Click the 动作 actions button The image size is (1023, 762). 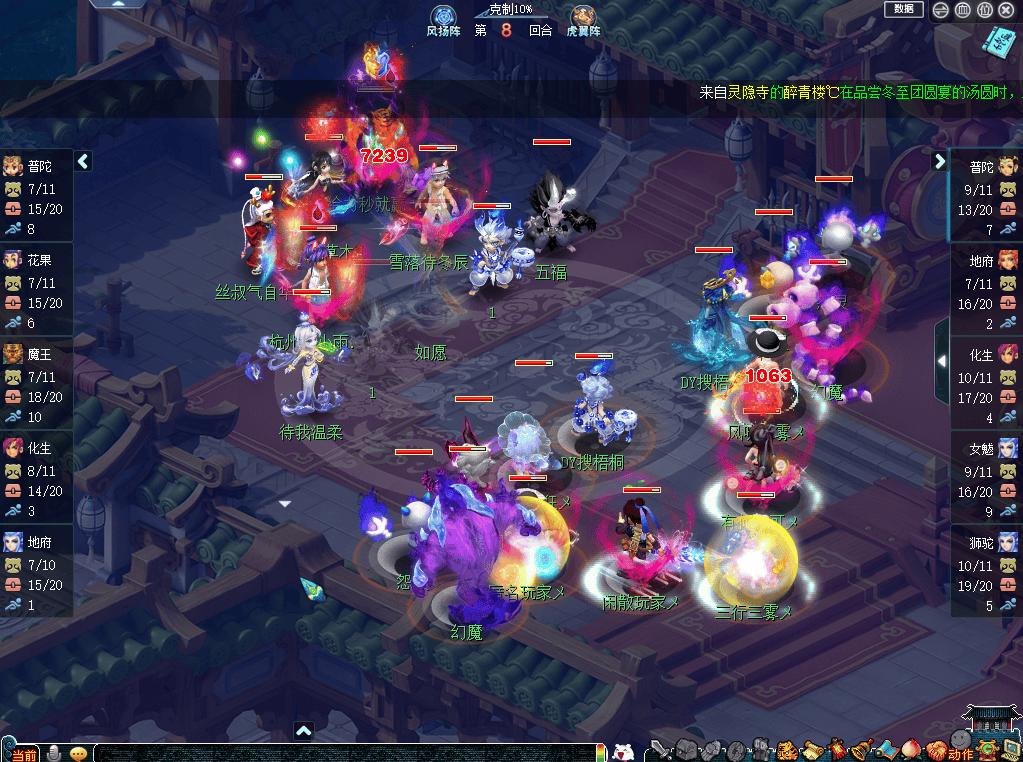click(961, 753)
